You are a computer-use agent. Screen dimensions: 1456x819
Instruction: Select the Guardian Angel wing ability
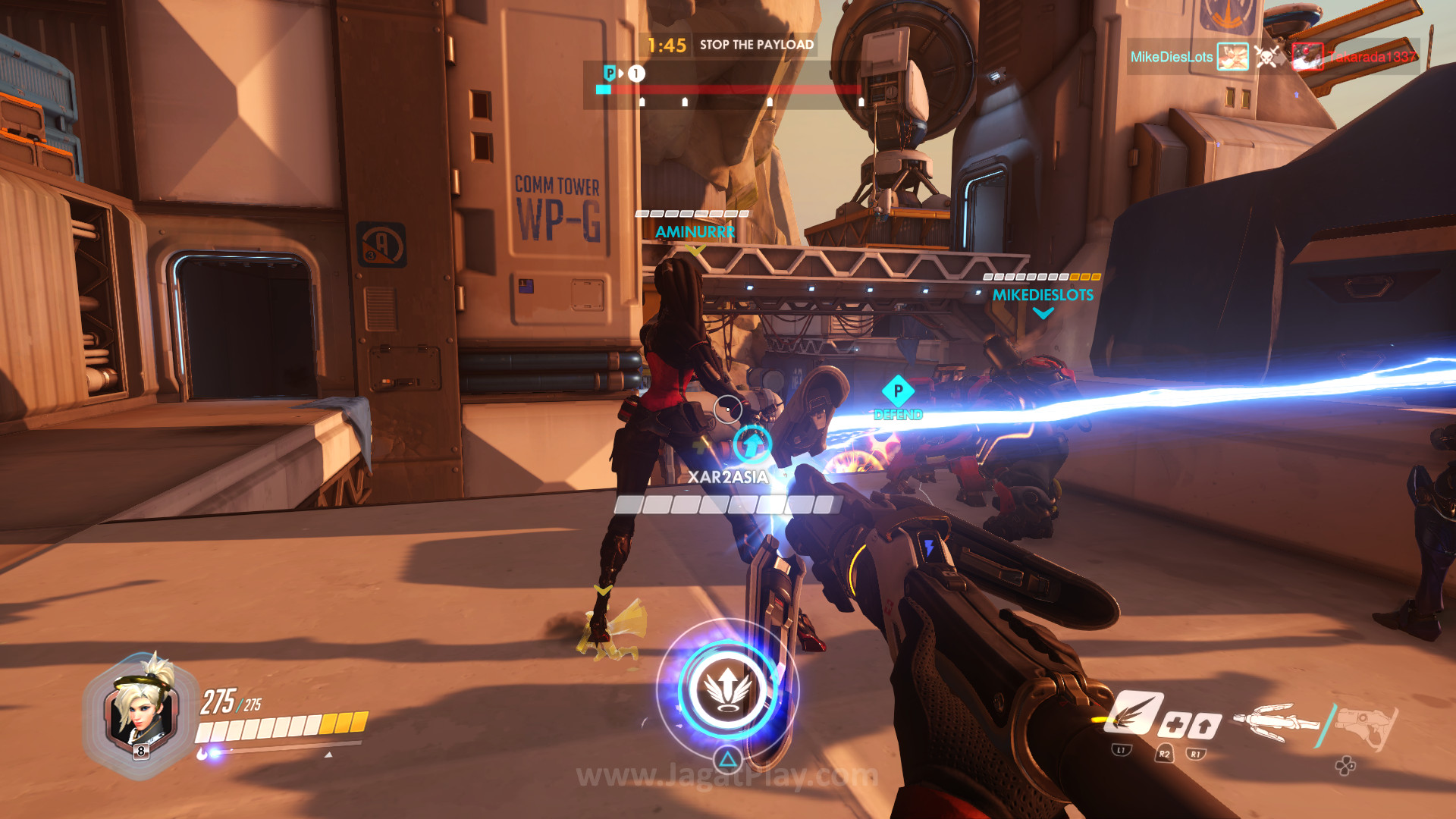tap(1133, 714)
